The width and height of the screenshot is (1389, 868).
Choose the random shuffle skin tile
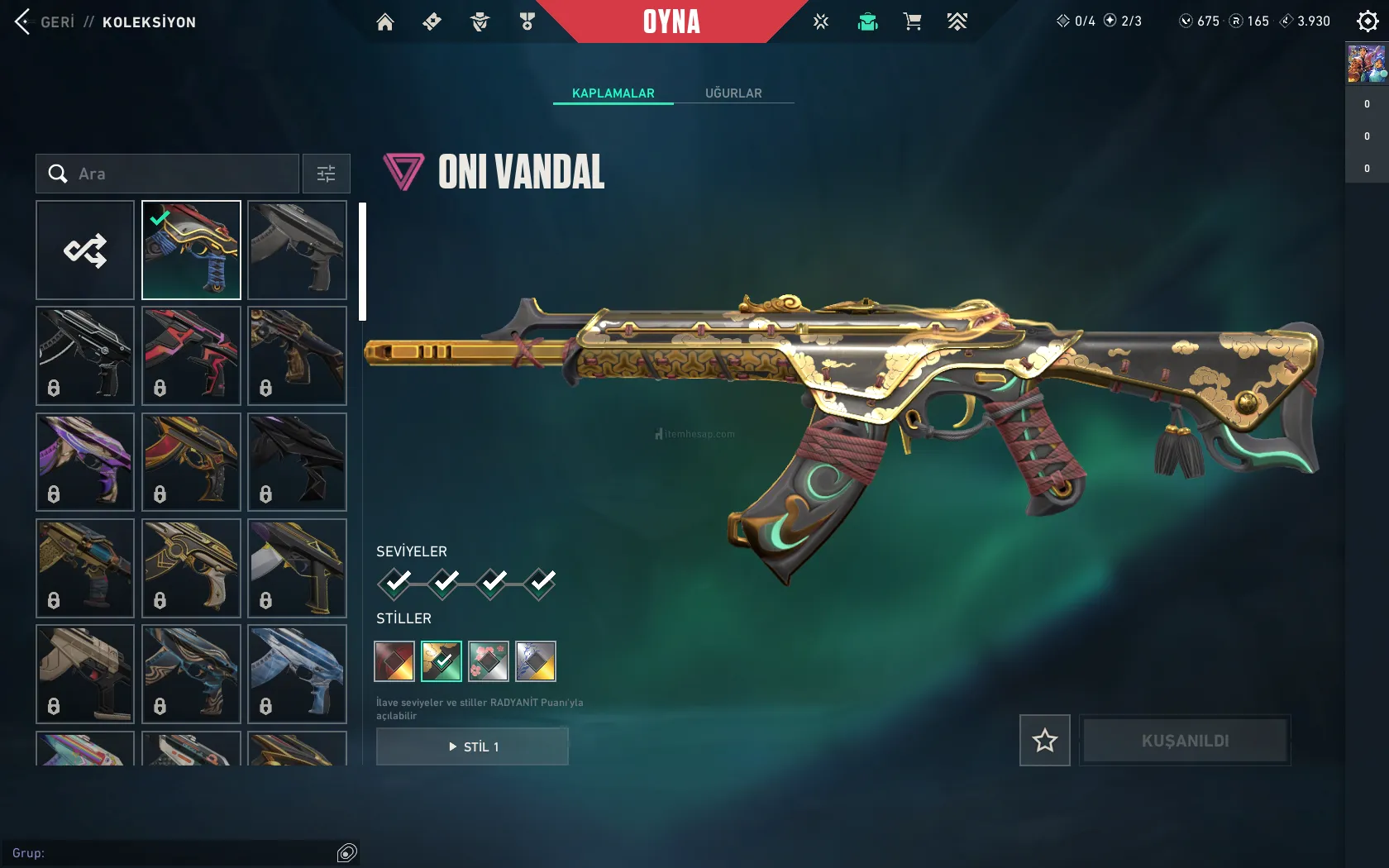click(85, 250)
